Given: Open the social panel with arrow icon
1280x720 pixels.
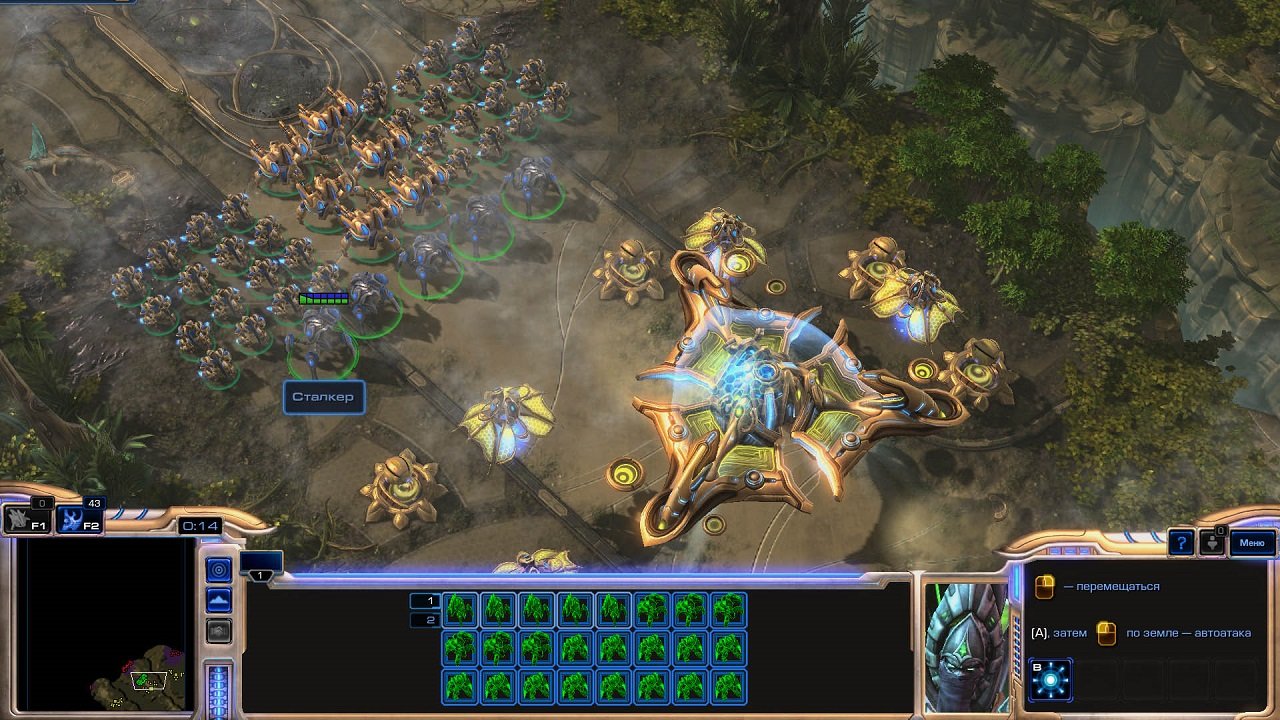Looking at the screenshot, I should [x=1213, y=544].
